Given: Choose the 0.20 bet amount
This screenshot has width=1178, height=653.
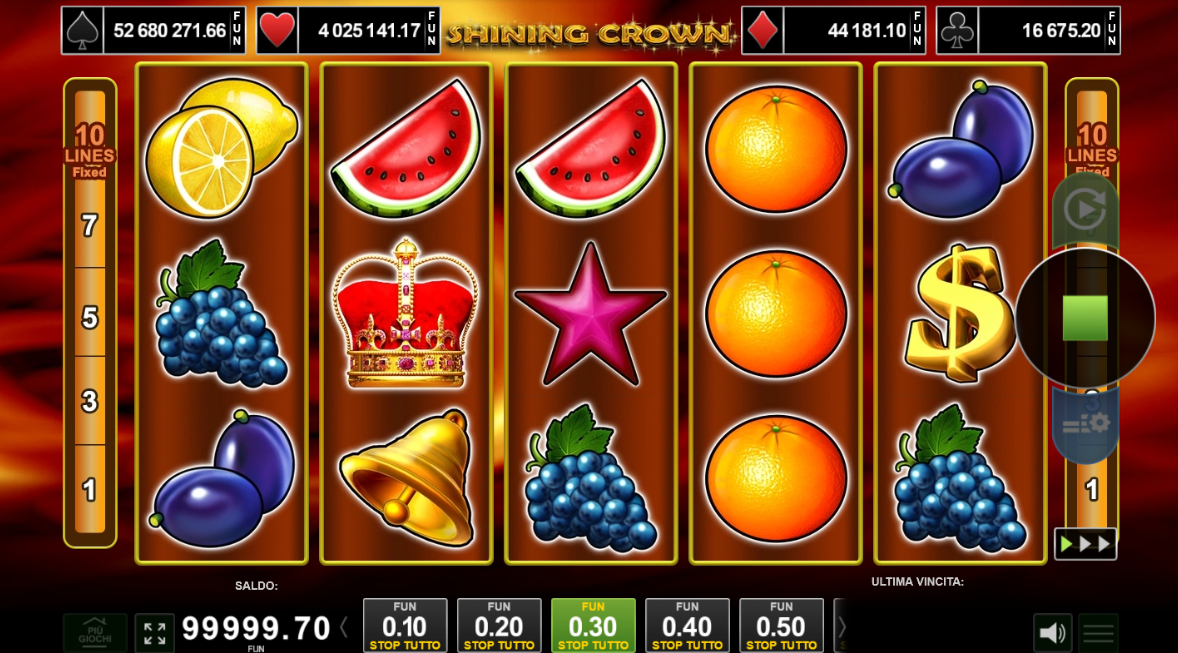Looking at the screenshot, I should (x=498, y=625).
